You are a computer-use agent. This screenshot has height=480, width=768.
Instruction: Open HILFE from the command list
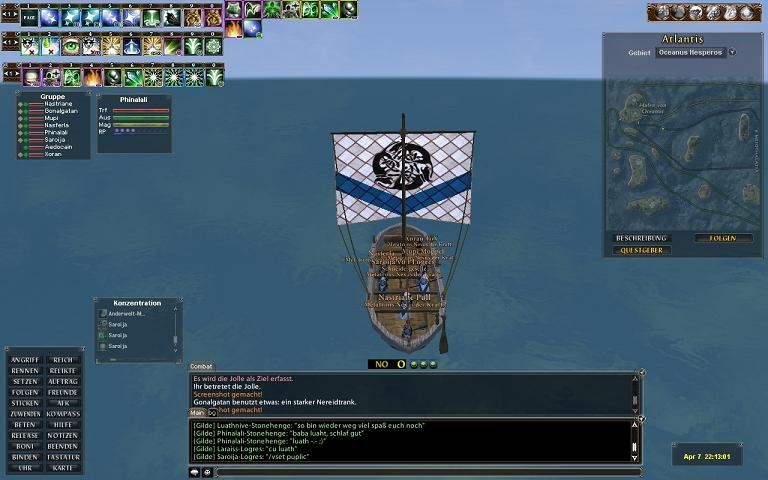pyautogui.click(x=62, y=425)
